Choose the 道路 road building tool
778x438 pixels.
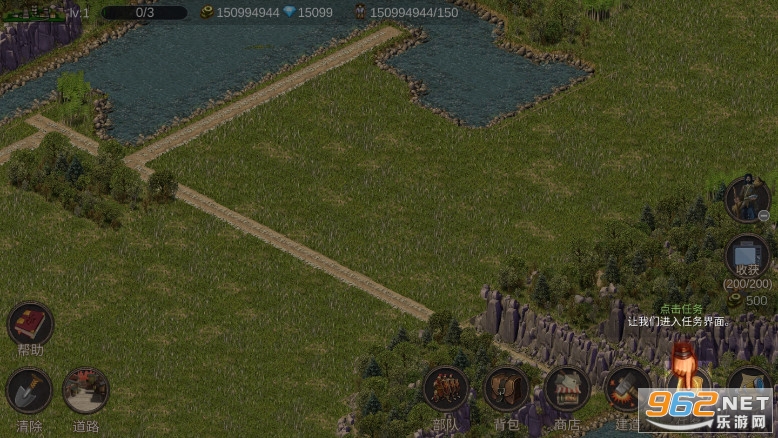coord(86,391)
